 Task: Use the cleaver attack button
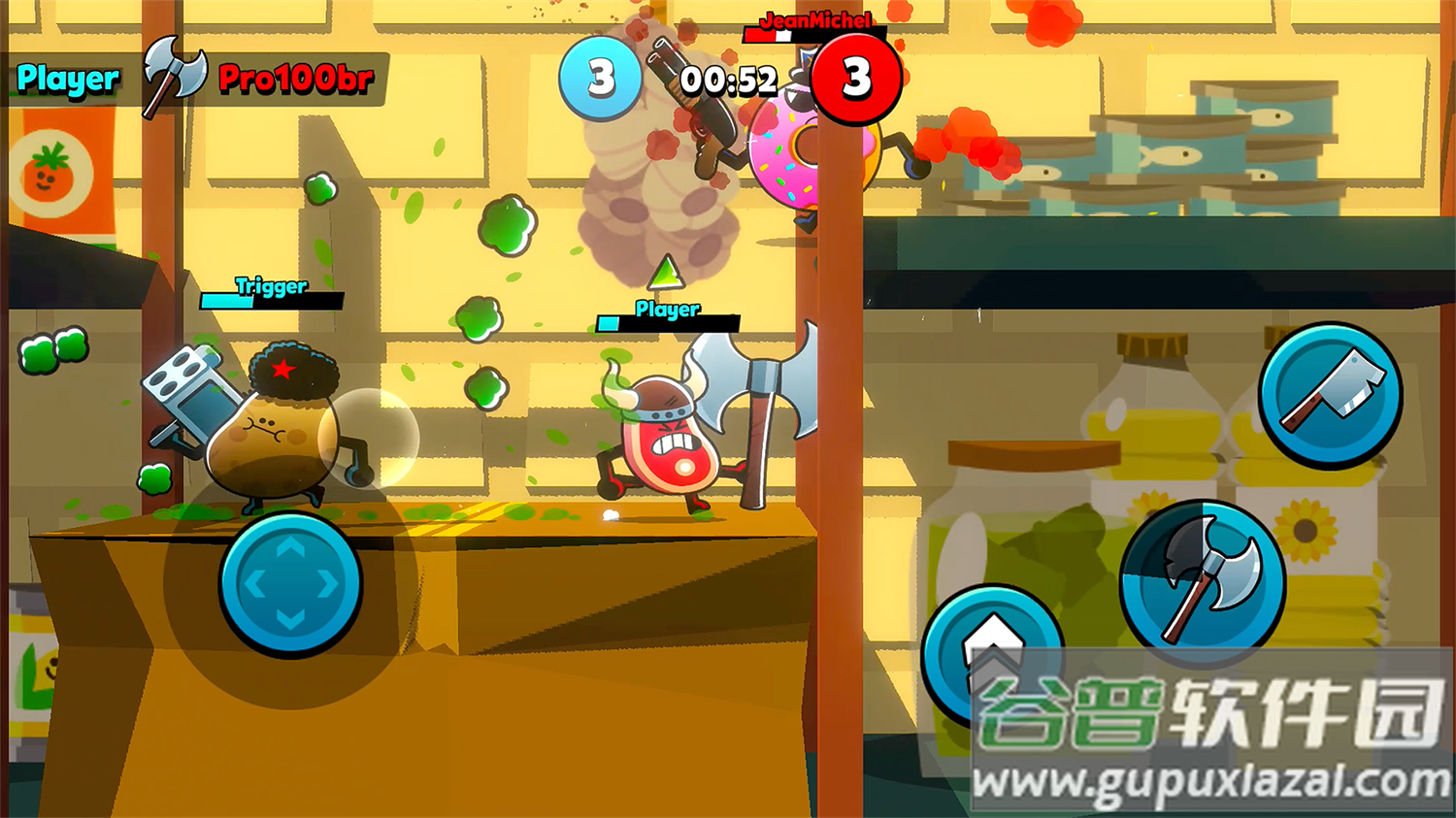coord(1330,395)
